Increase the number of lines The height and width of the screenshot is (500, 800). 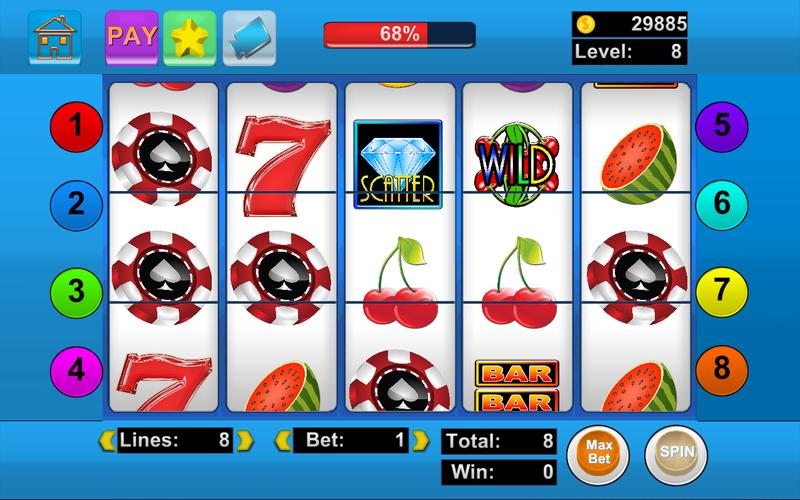tap(246, 439)
